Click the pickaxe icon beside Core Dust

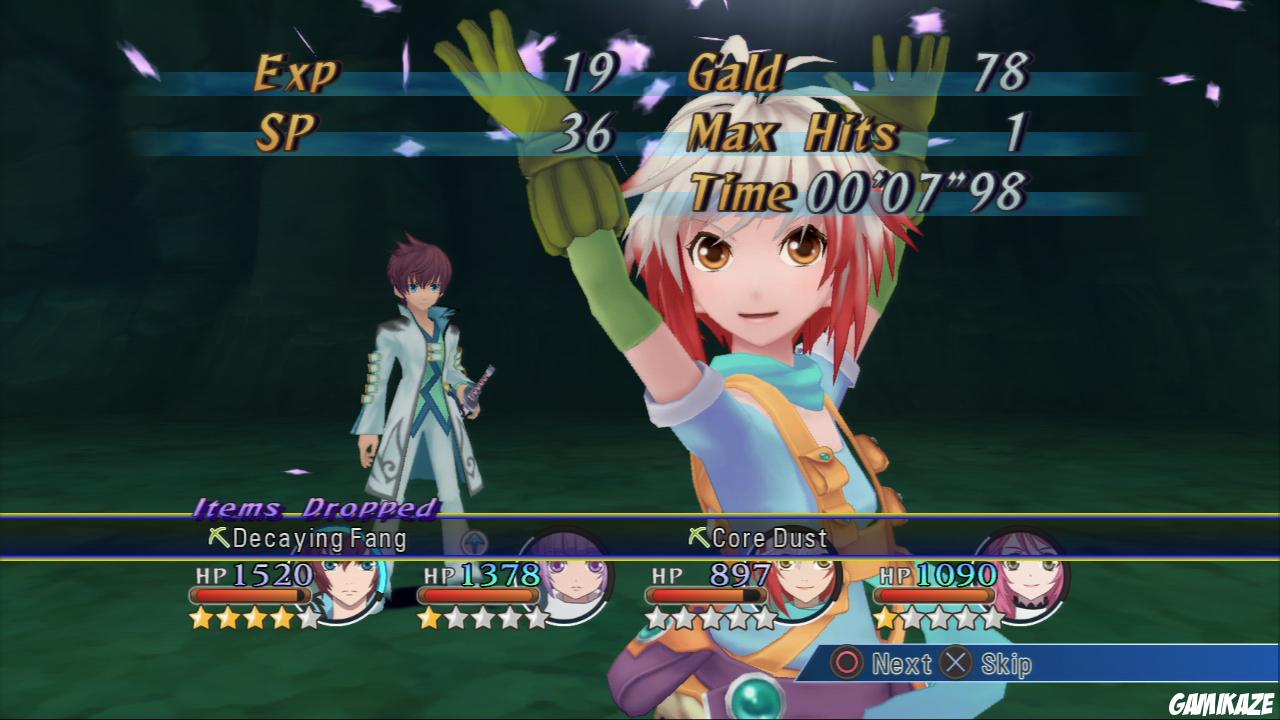(x=698, y=540)
